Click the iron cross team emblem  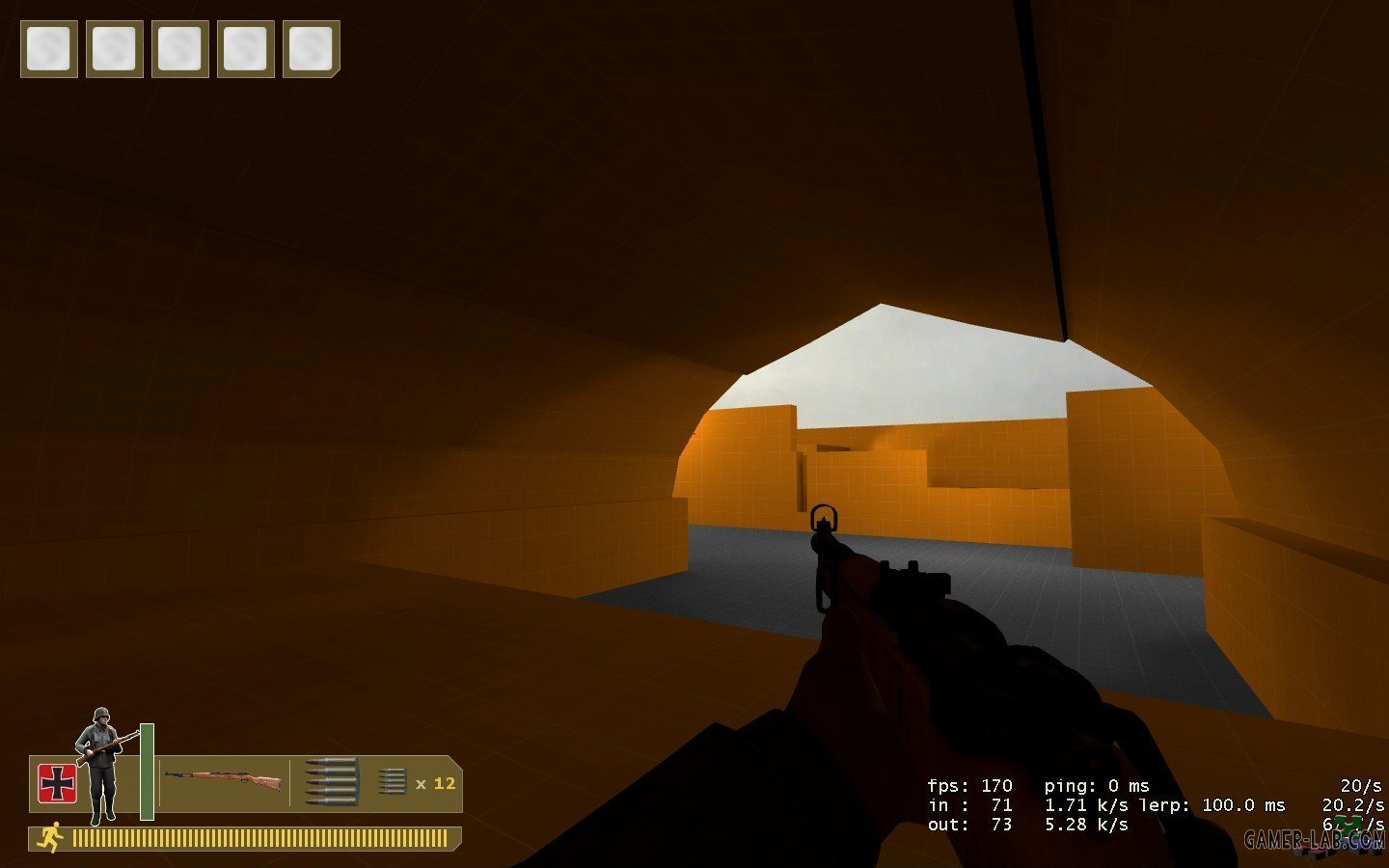(x=57, y=783)
